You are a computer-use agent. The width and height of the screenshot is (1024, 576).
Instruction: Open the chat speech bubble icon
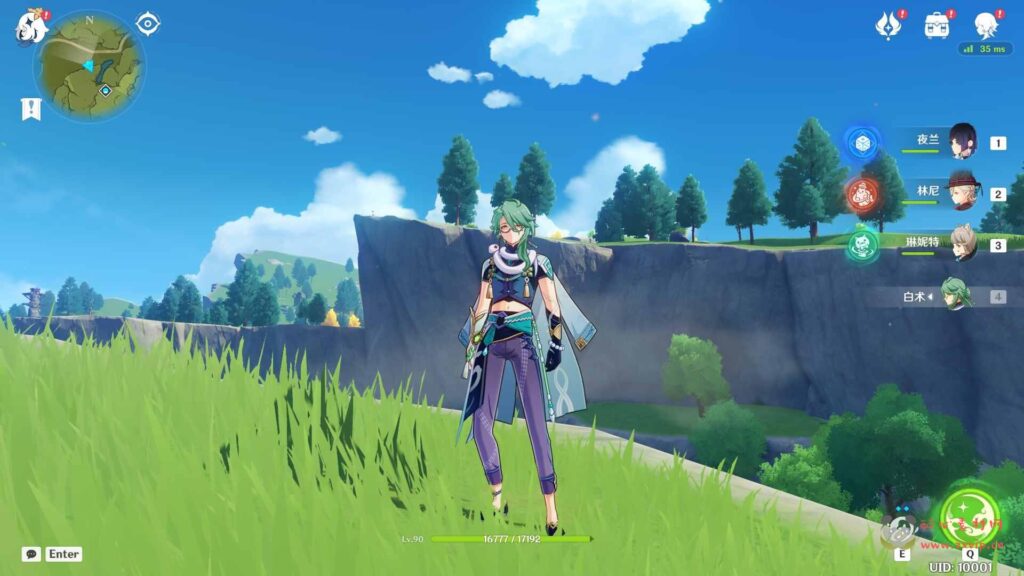31,554
